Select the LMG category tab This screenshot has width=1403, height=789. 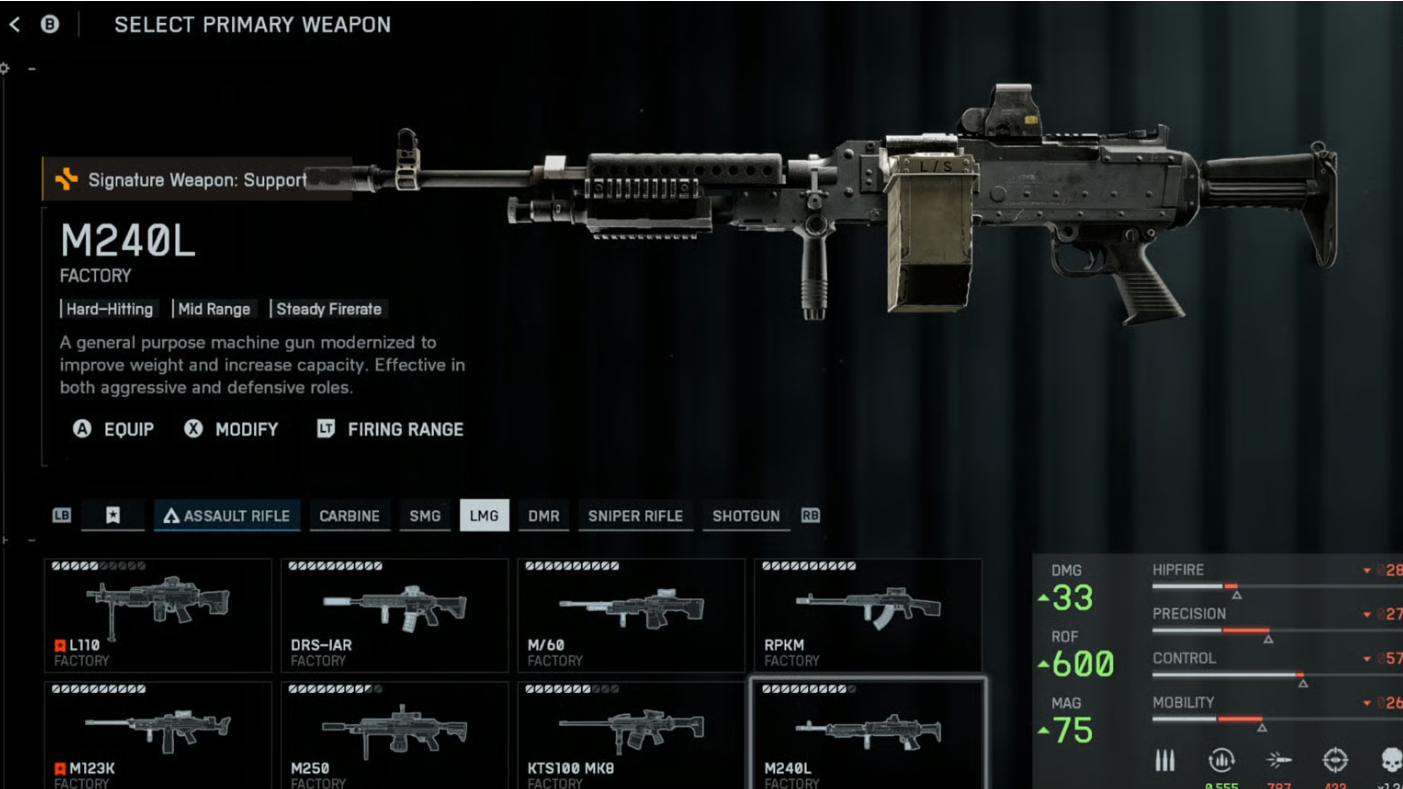tap(484, 516)
